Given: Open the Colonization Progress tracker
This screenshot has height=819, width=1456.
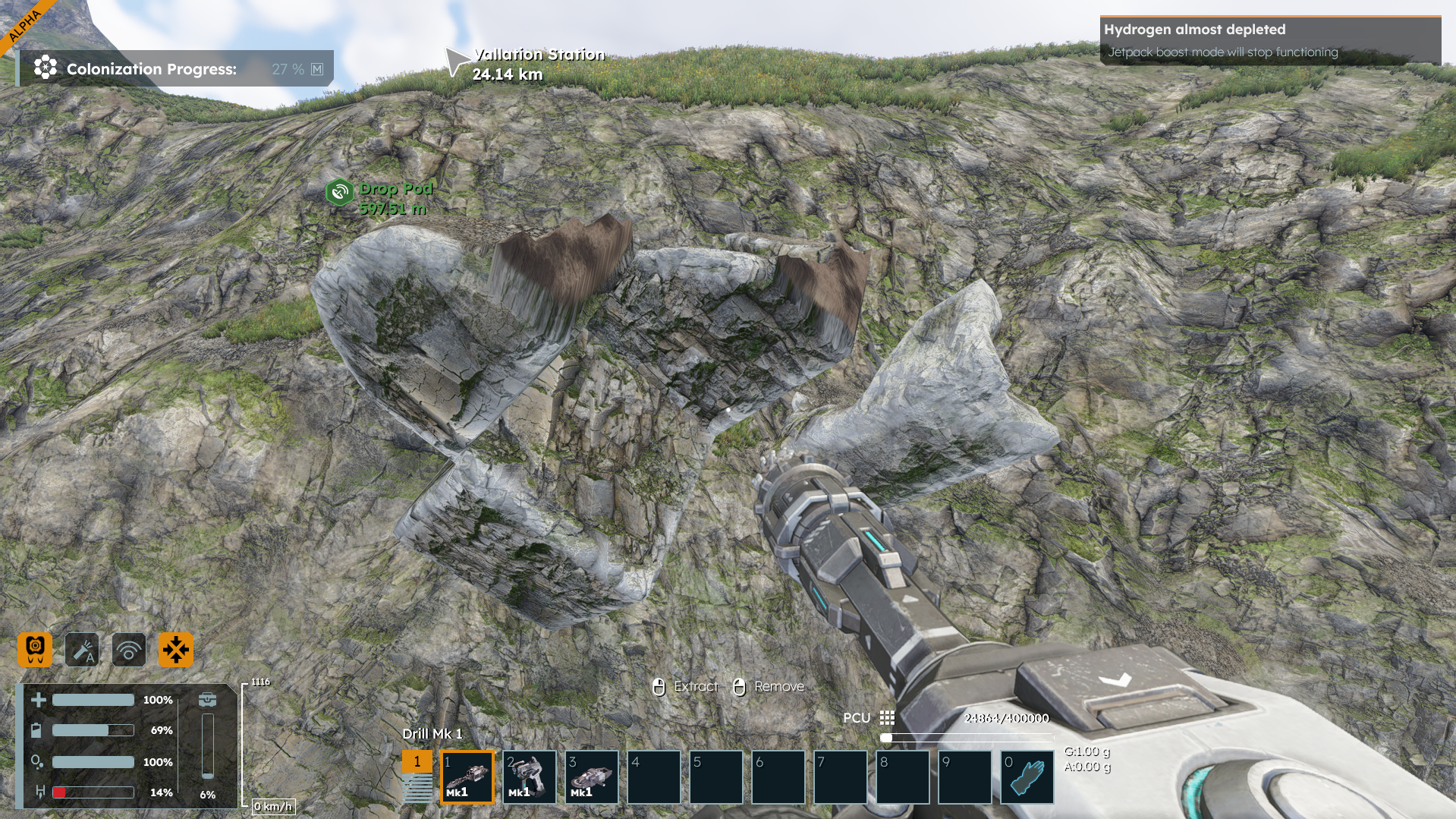Looking at the screenshot, I should (x=176, y=69).
